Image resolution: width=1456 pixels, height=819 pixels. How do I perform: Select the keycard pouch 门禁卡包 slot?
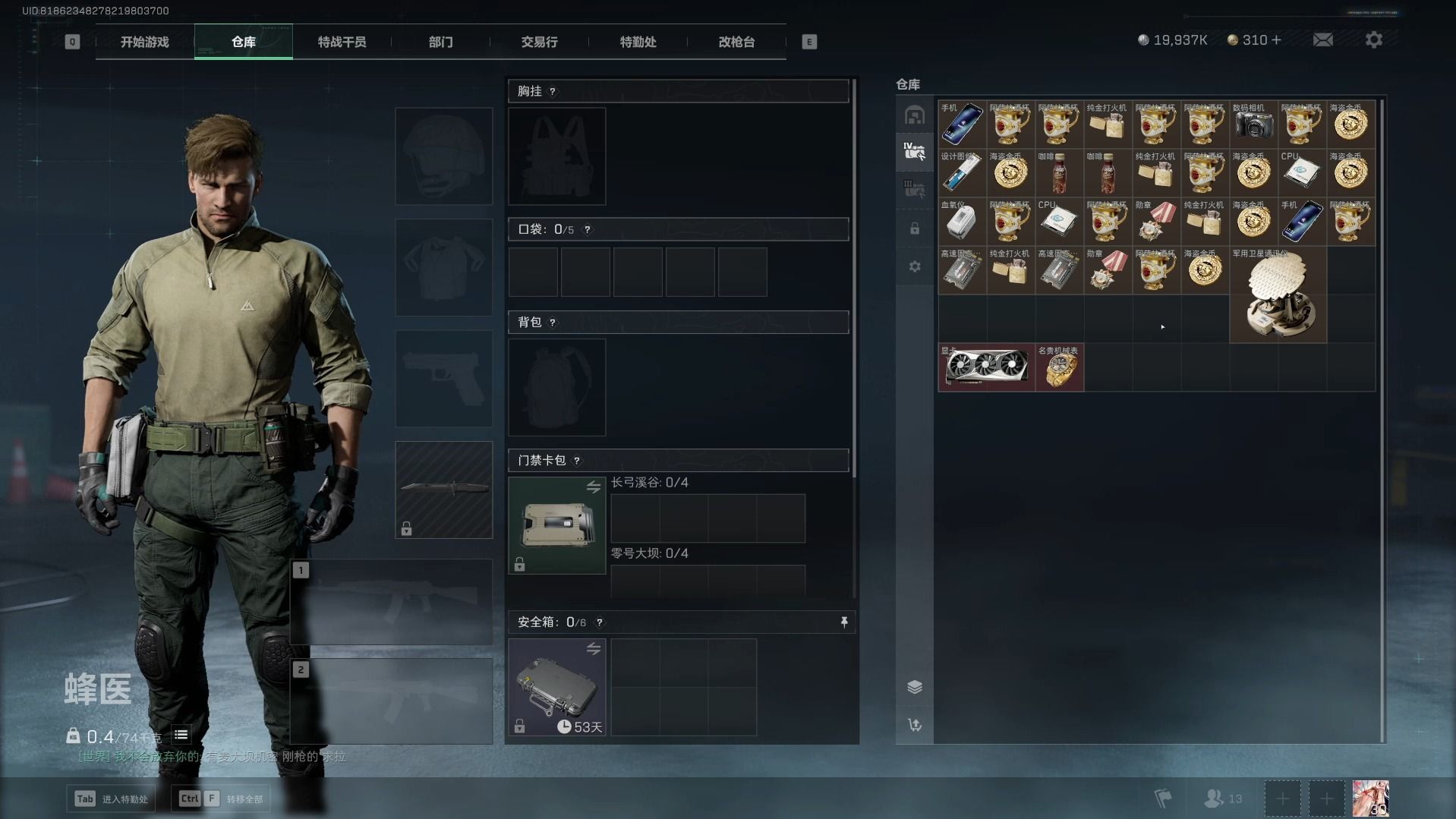(556, 525)
